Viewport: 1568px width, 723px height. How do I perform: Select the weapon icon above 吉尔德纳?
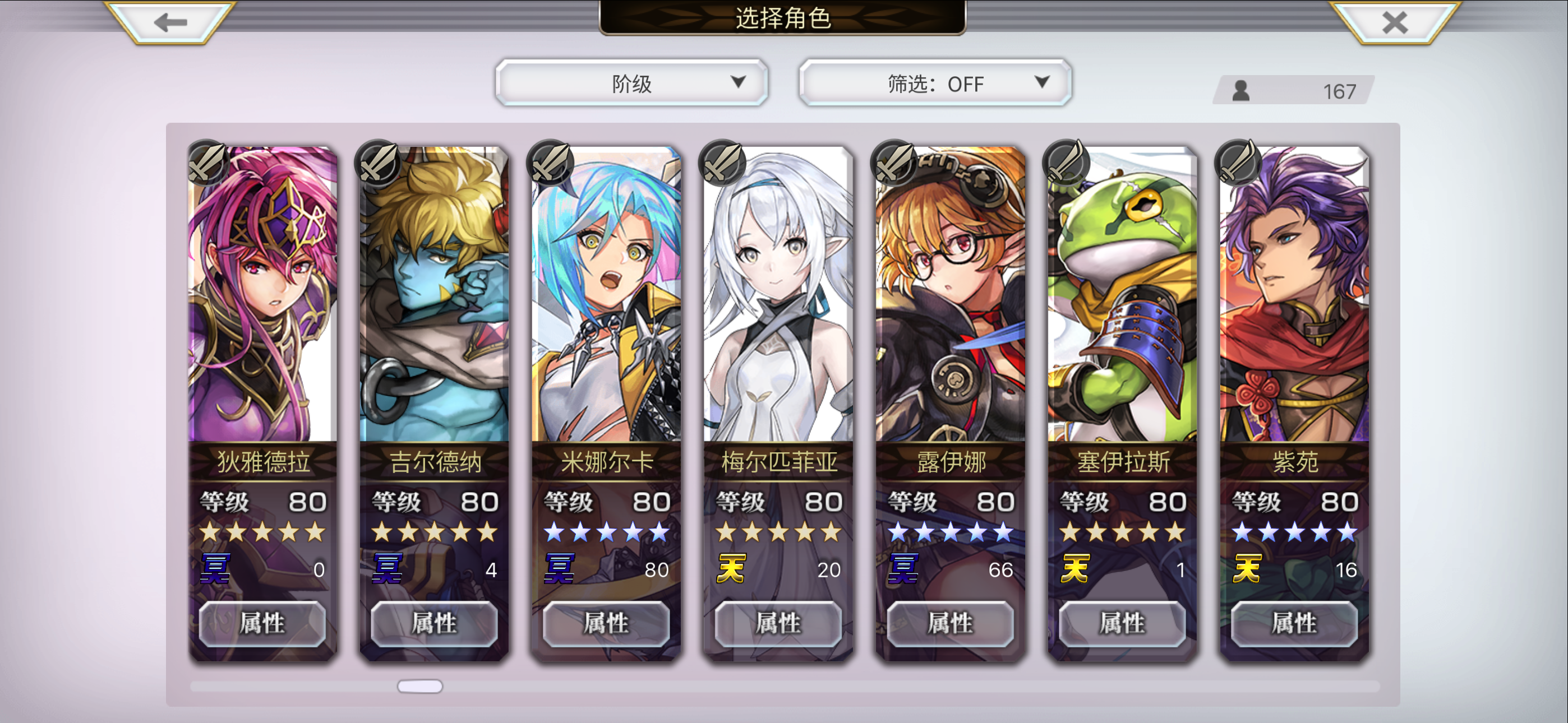coord(379,164)
